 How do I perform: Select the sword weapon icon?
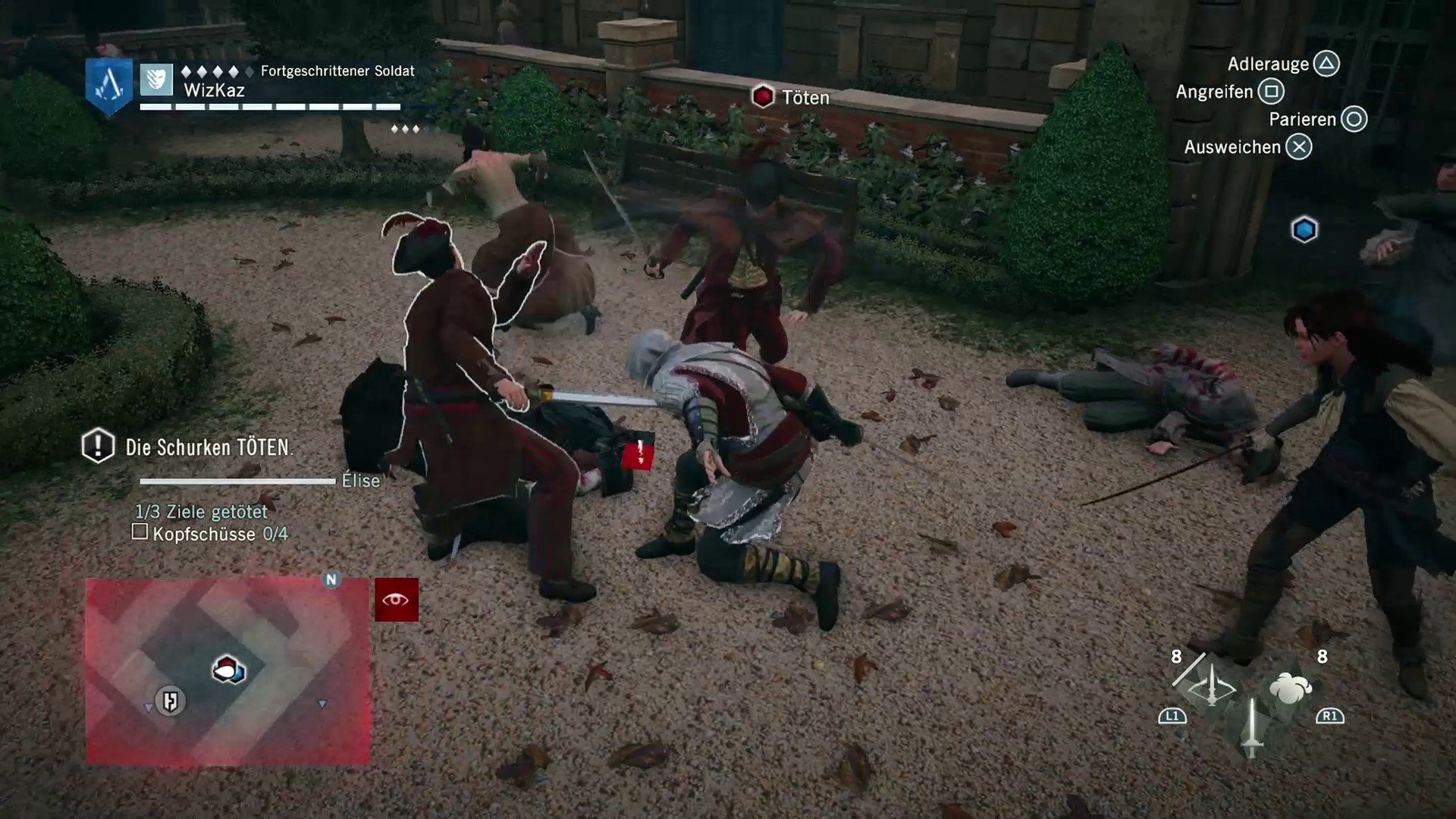(x=1251, y=728)
